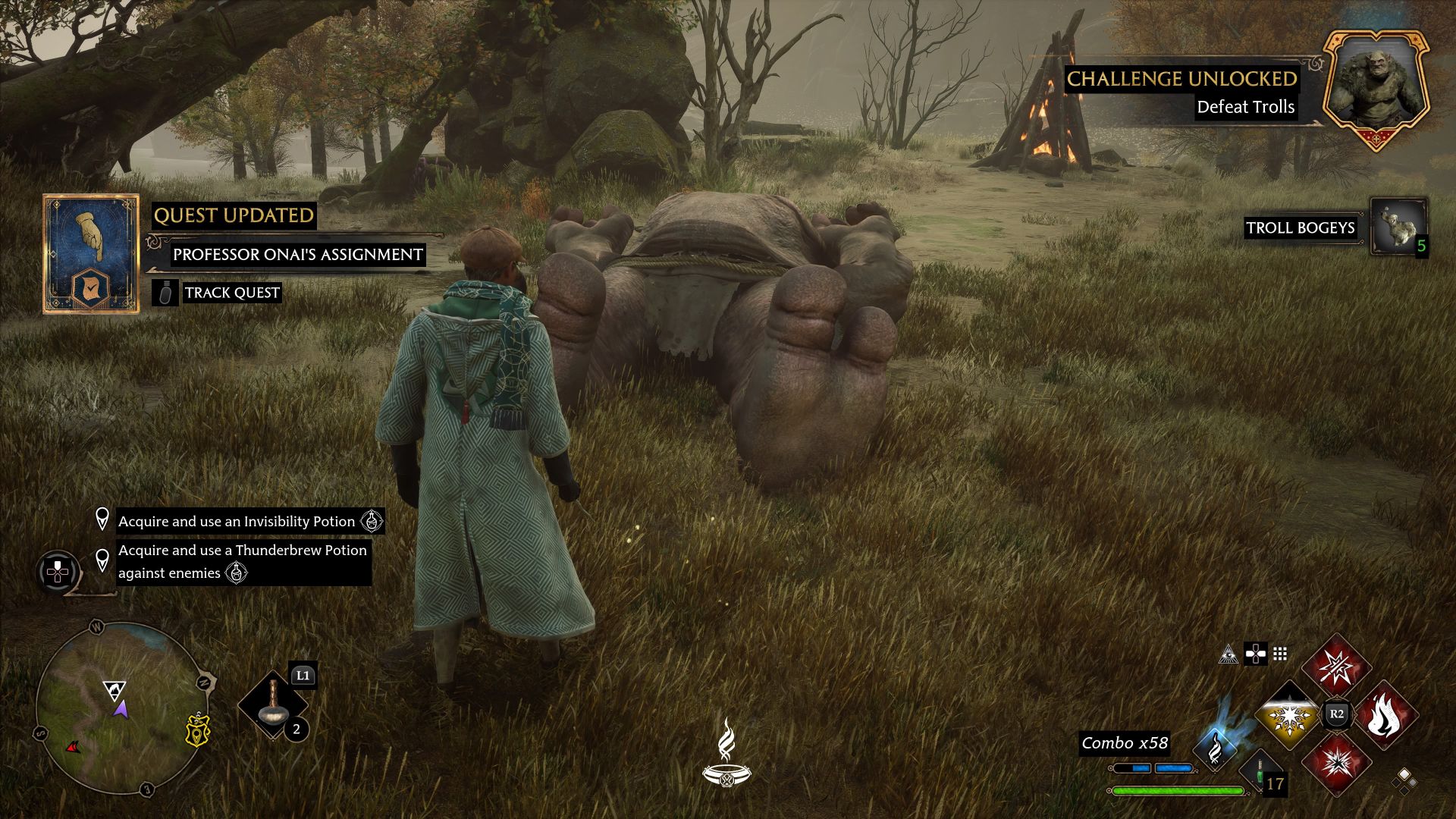This screenshot has width=1456, height=819.
Task: Activate the blue Ancient Magic flame icon
Action: point(1215,749)
